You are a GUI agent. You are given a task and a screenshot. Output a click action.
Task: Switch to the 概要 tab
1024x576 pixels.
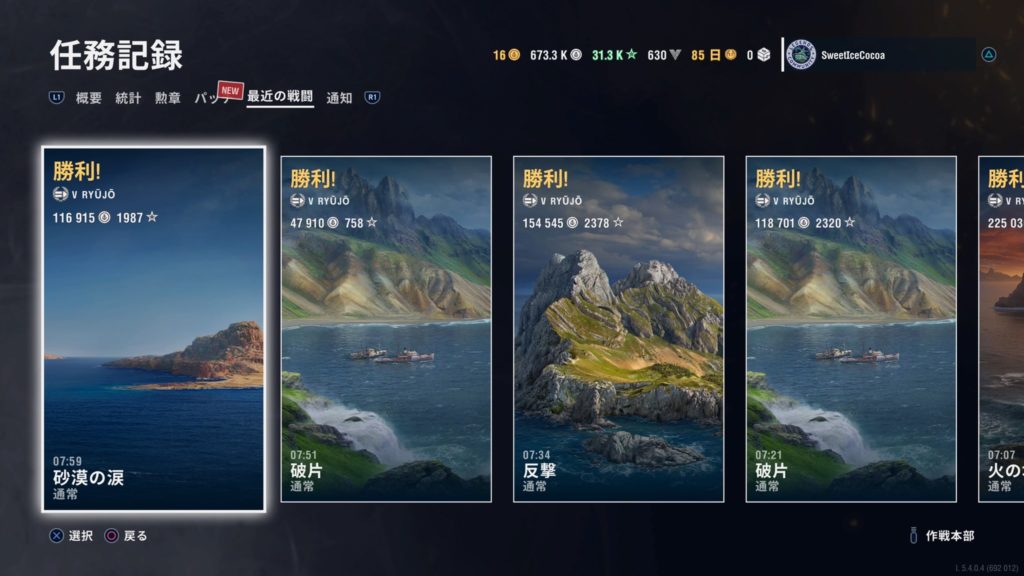pyautogui.click(x=89, y=98)
